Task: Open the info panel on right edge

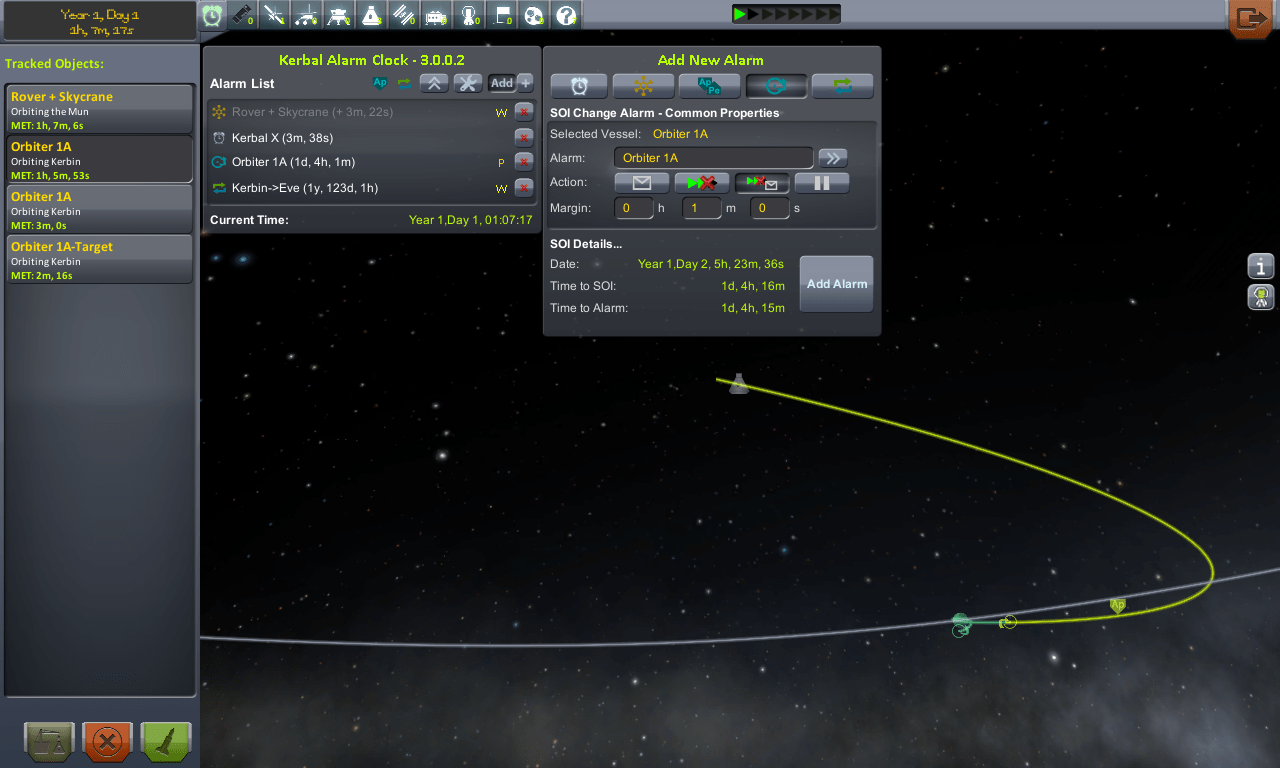Action: coord(1260,266)
